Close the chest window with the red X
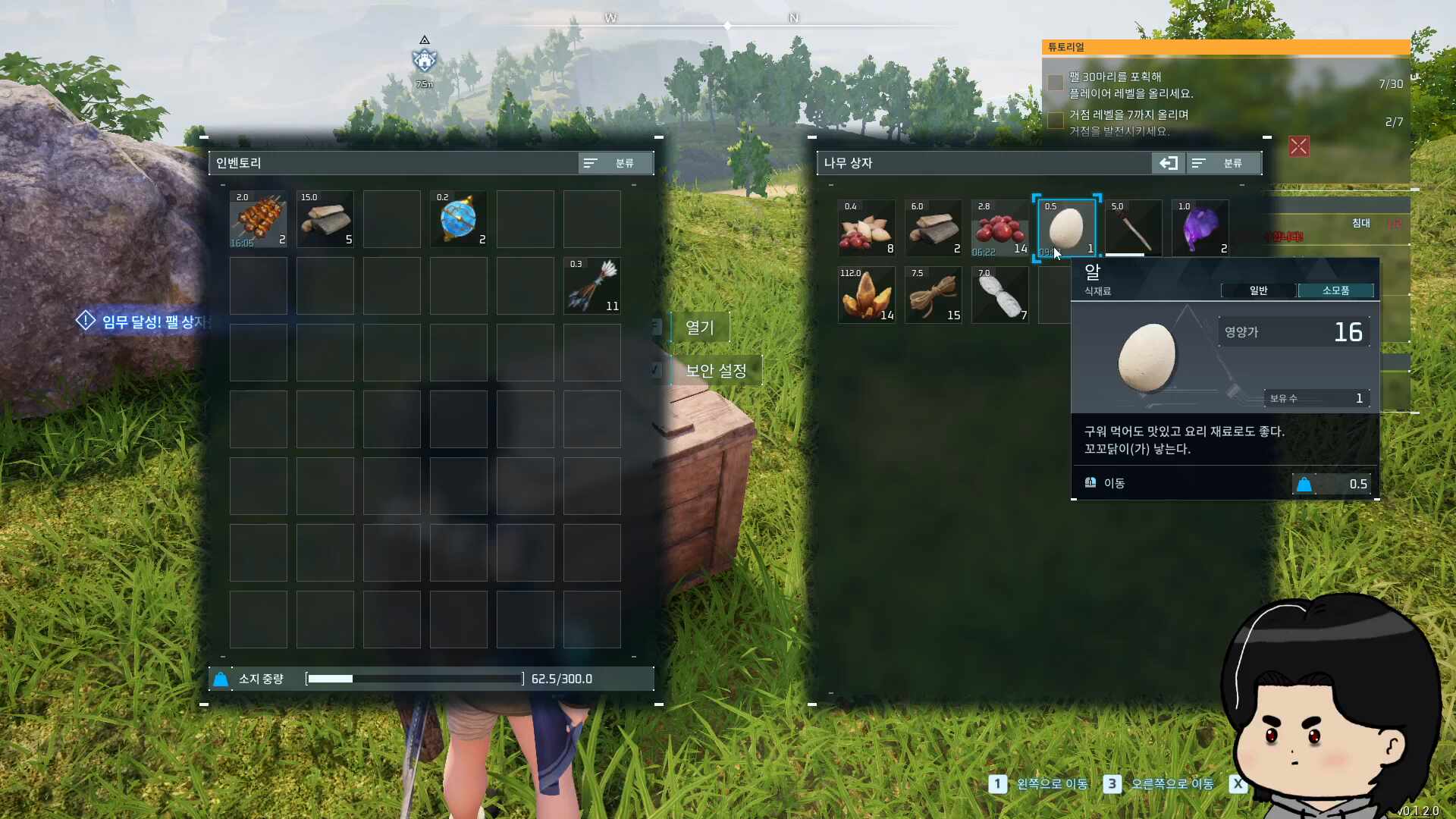 (1299, 146)
